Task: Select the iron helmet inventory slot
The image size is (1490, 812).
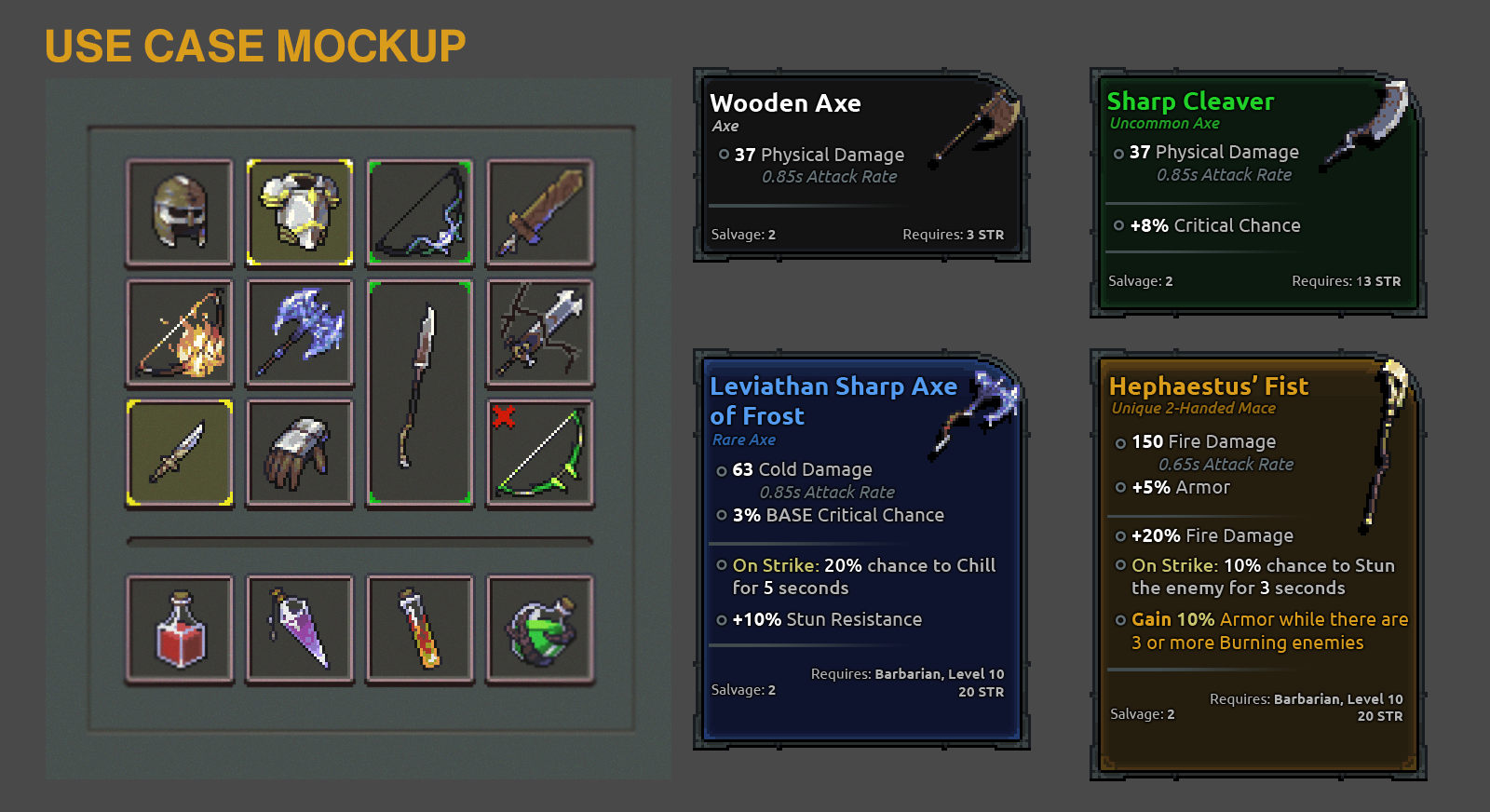Action: coord(180,212)
